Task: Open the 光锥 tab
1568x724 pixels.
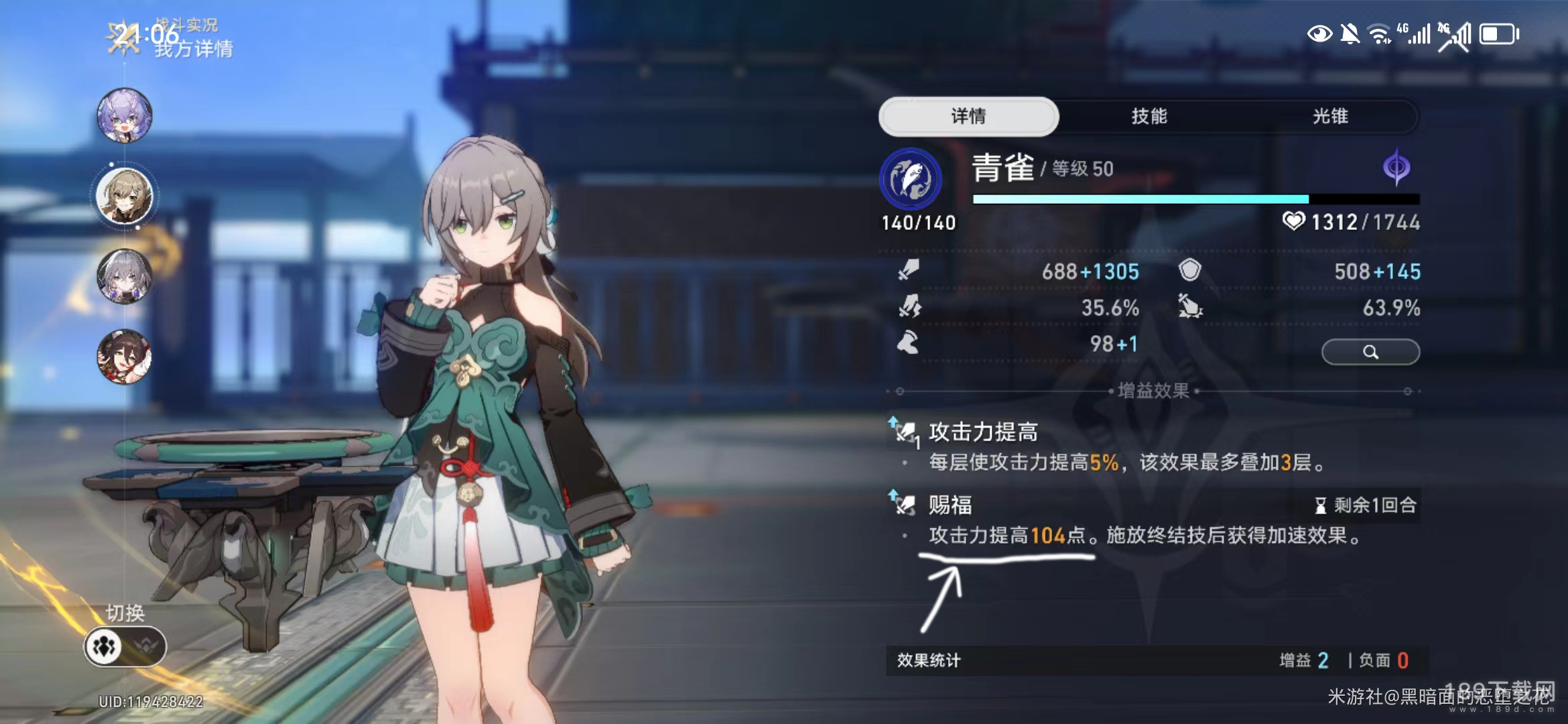Action: click(1329, 116)
